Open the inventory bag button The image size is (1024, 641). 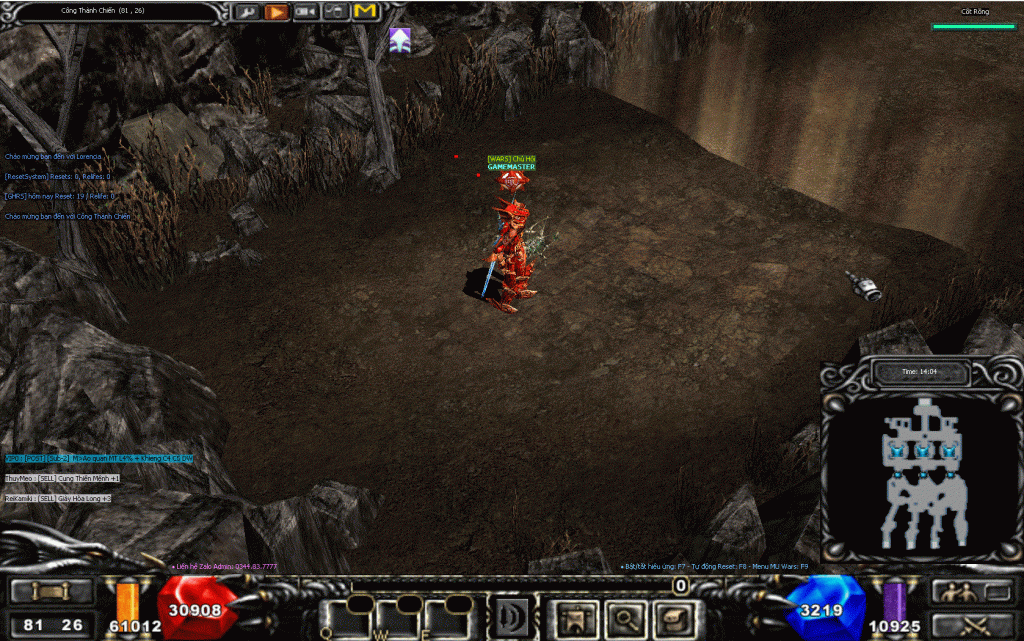[668, 618]
